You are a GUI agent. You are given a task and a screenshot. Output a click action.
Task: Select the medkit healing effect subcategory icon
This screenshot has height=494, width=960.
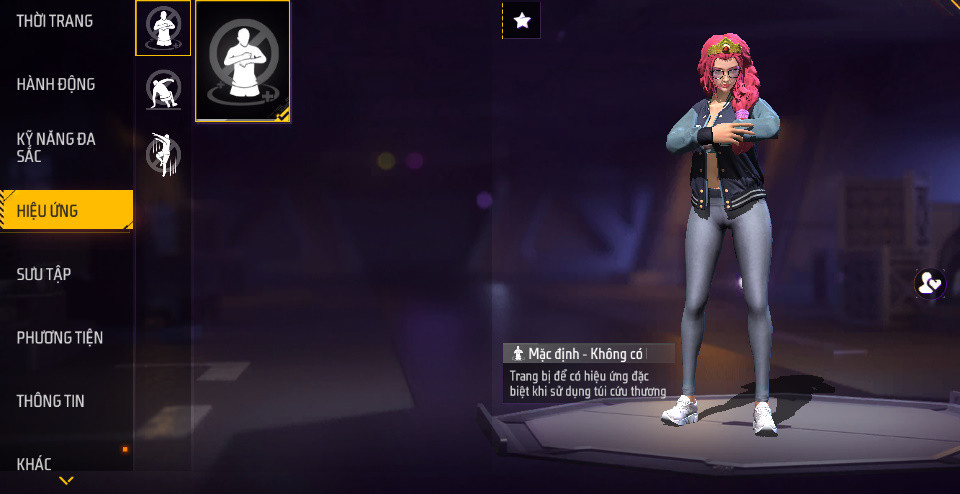[x=163, y=28]
